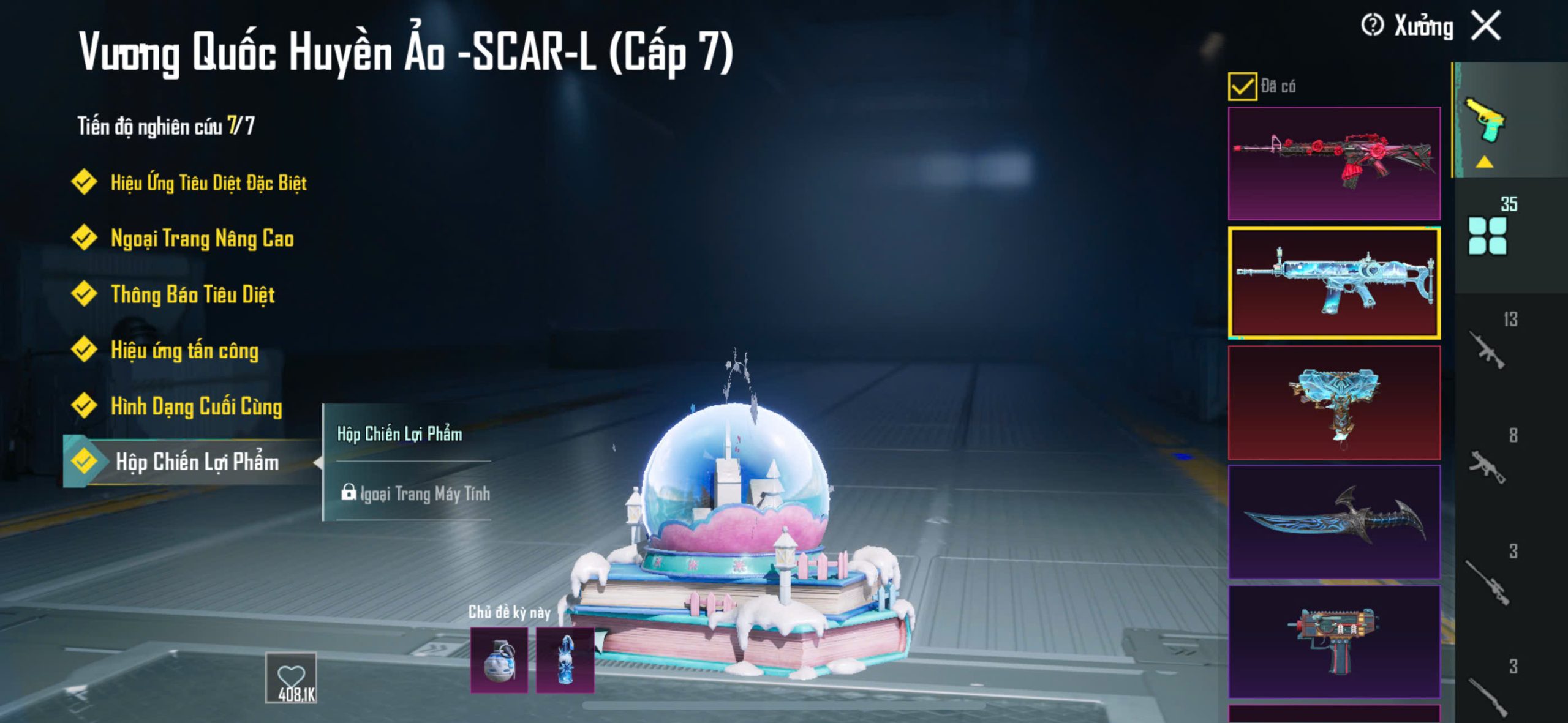Open the all-categories grid tab
Image resolution: width=1568 pixels, height=723 pixels.
[1488, 235]
